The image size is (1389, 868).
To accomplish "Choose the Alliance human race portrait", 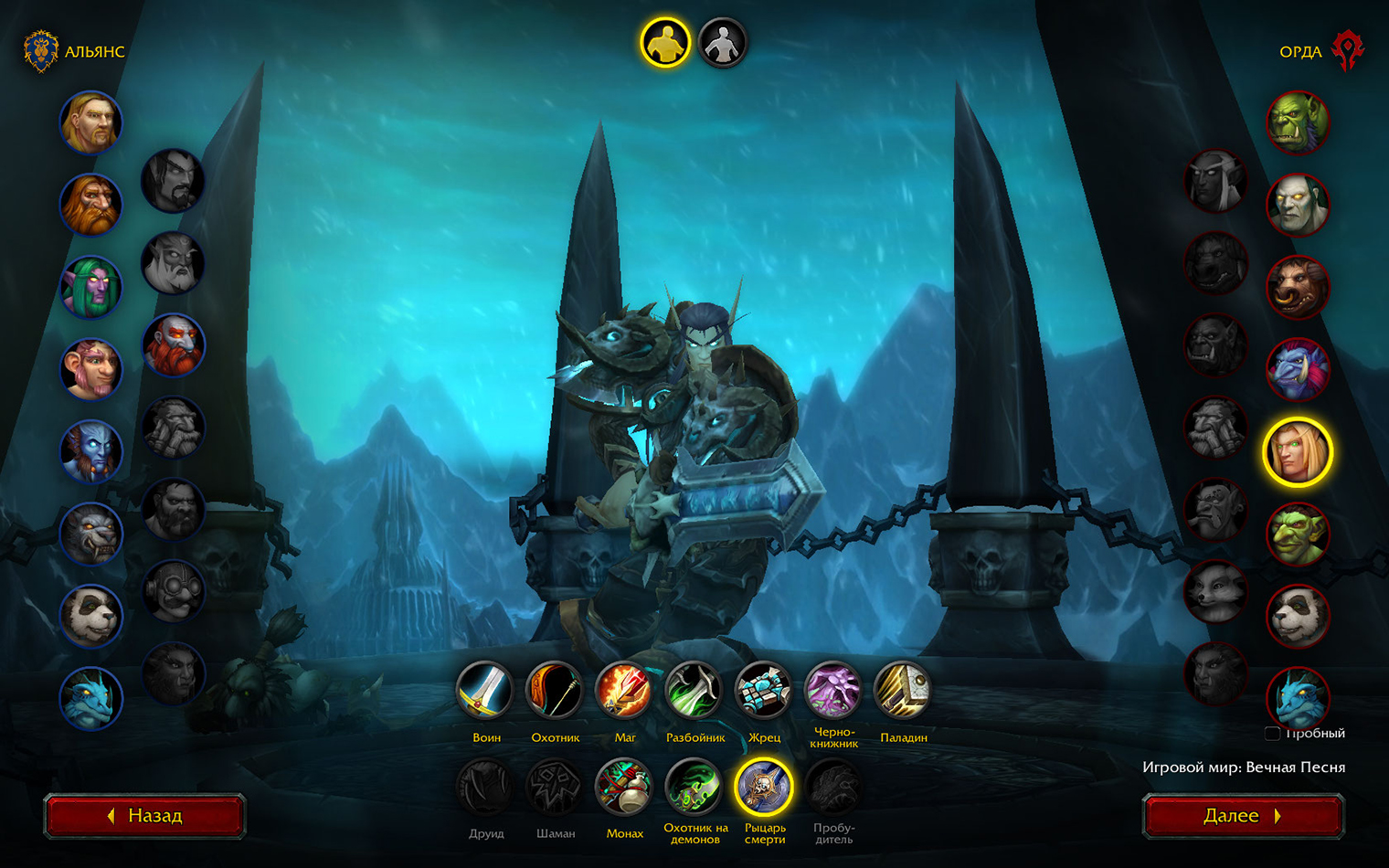I will tap(91, 122).
